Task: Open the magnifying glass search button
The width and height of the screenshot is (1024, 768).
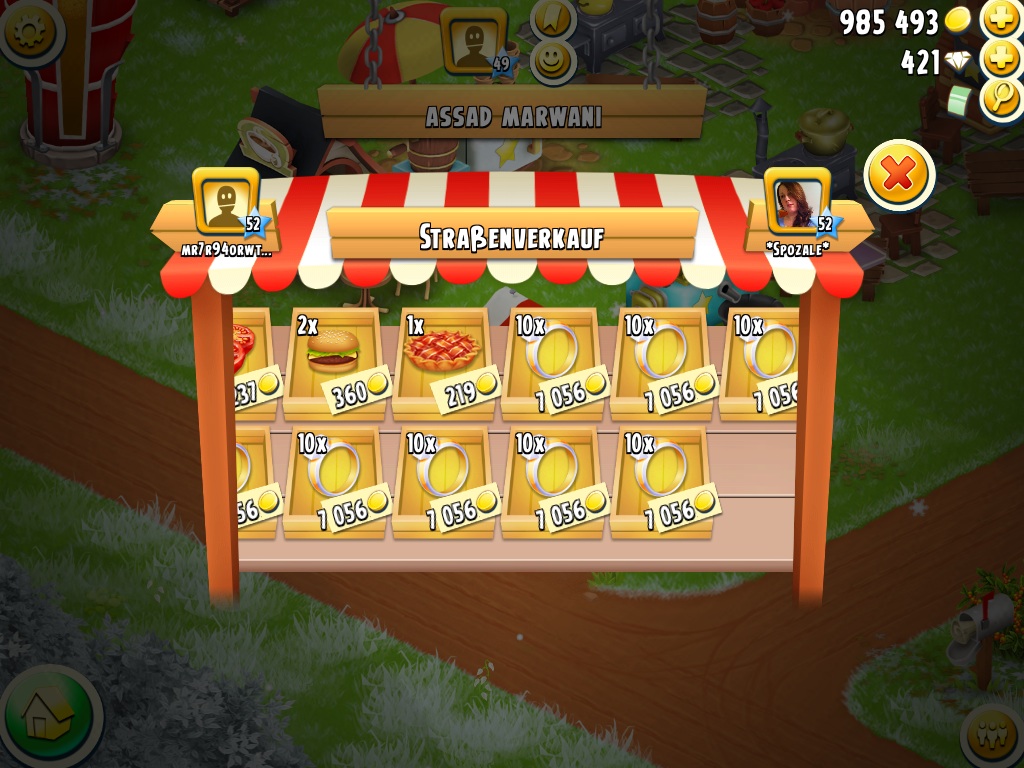Action: [x=1000, y=98]
